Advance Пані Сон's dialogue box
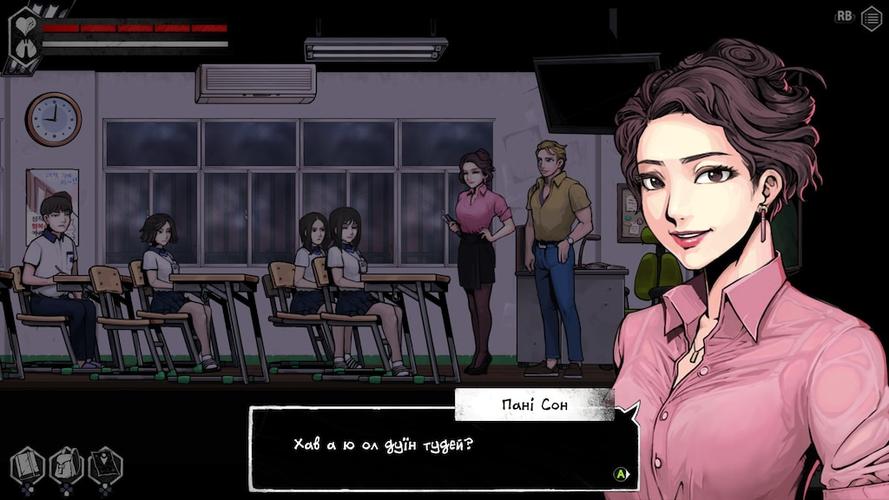889x500 pixels. 621,474
